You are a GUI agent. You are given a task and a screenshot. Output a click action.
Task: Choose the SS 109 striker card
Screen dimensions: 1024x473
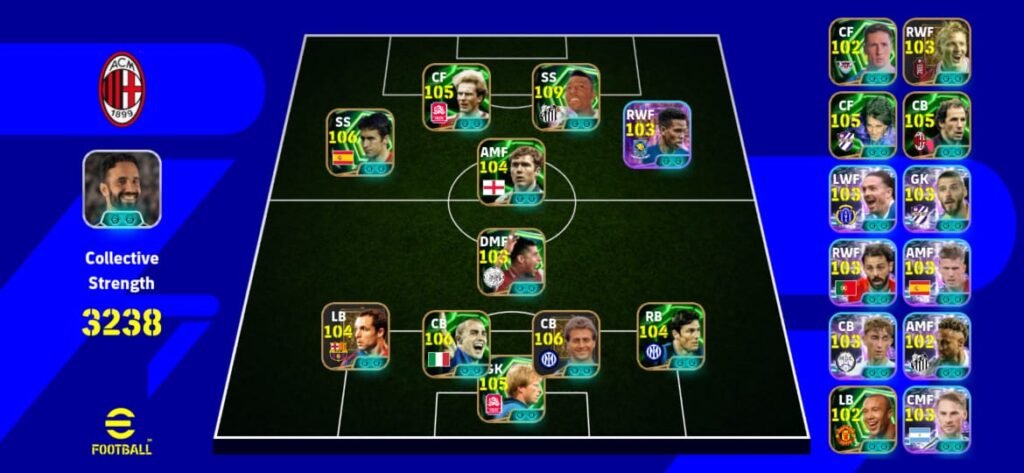pos(565,98)
